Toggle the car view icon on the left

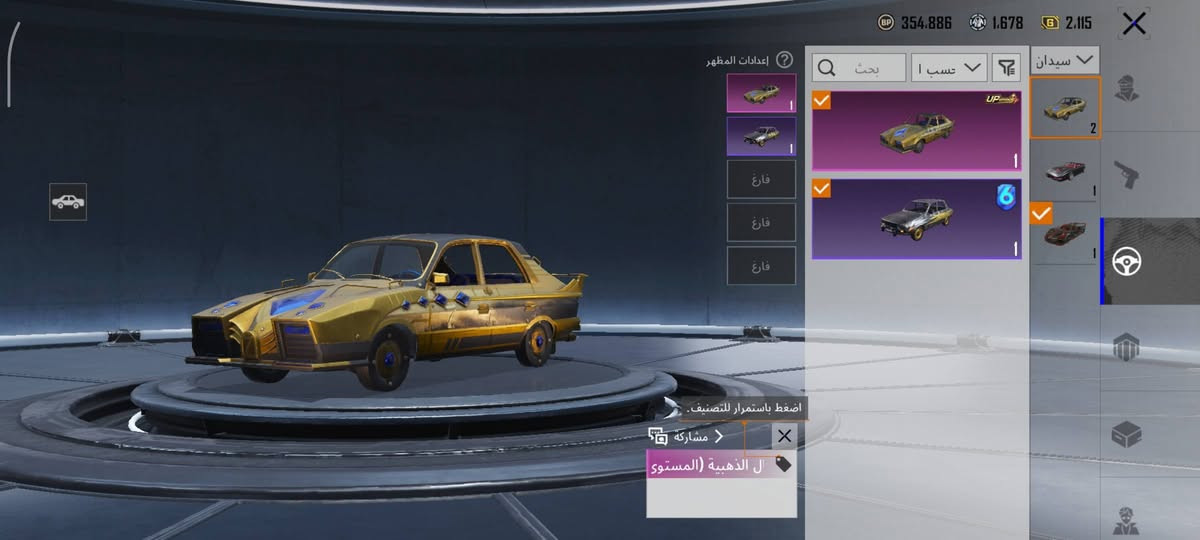pyautogui.click(x=68, y=202)
